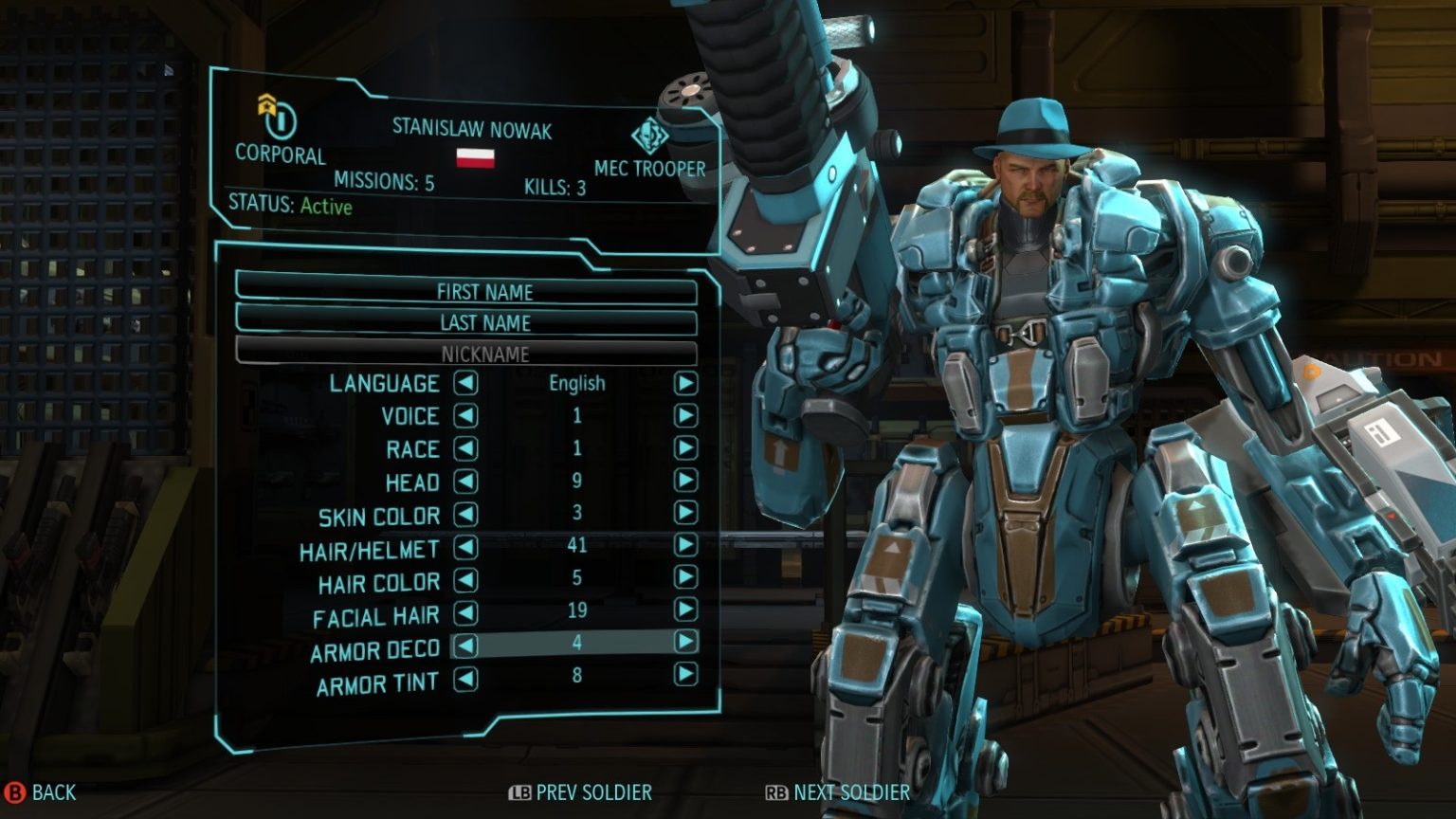Advance Race to the next value

click(685, 447)
